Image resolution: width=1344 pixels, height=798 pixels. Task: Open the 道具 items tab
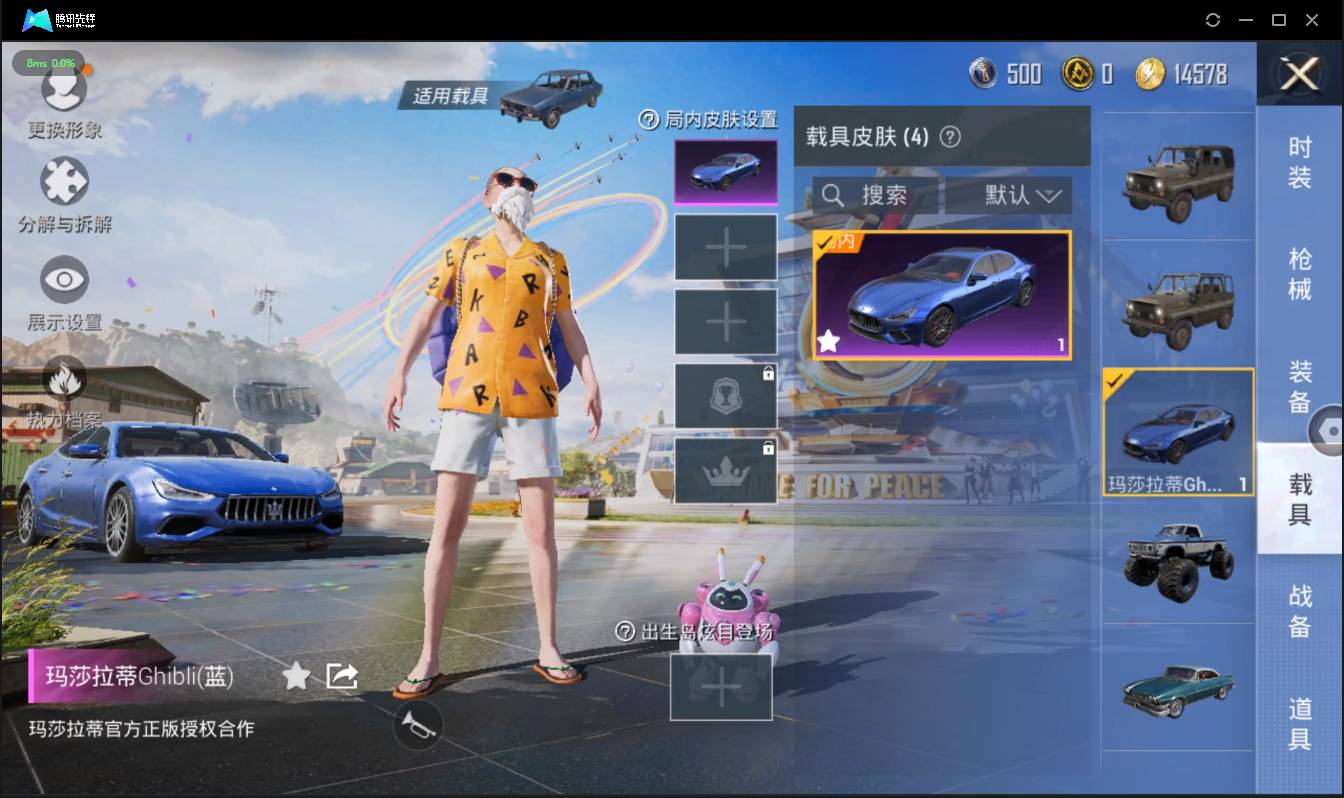1299,723
